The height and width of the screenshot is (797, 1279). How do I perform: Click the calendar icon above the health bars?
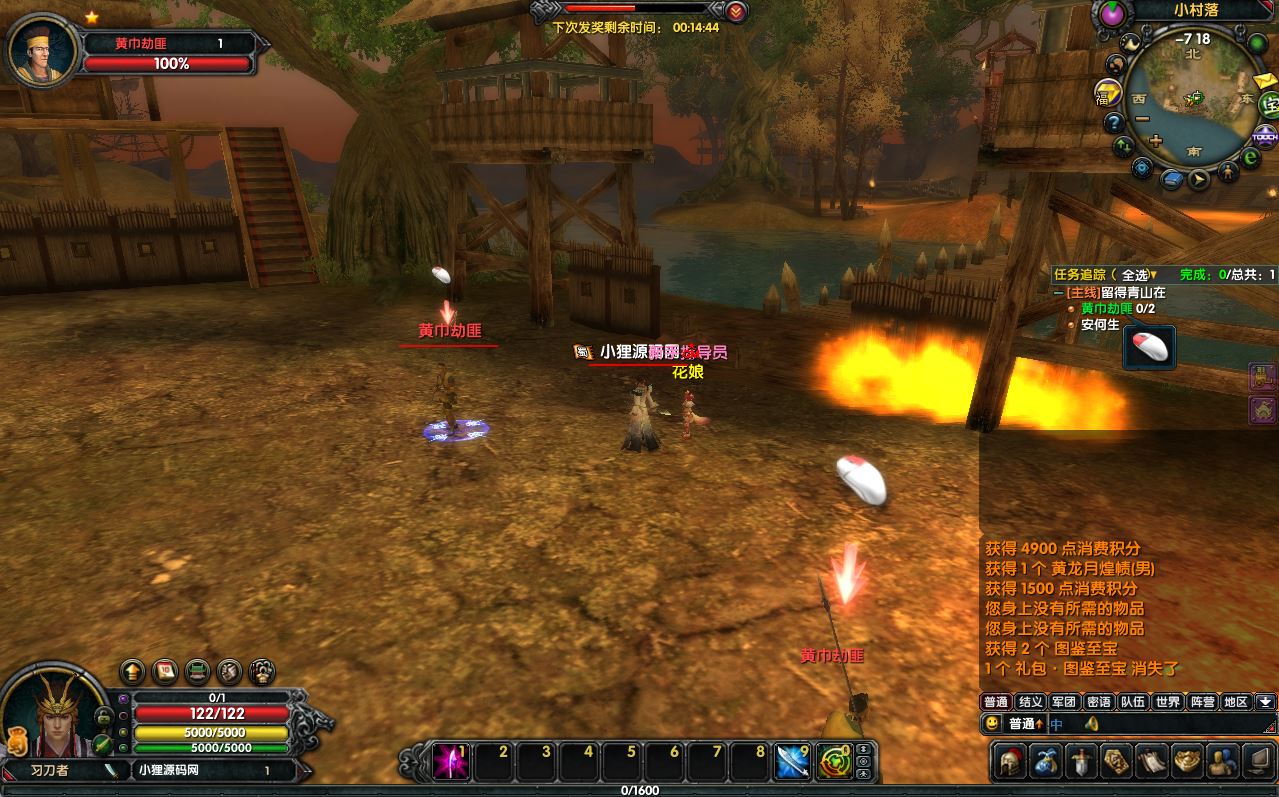coord(165,671)
